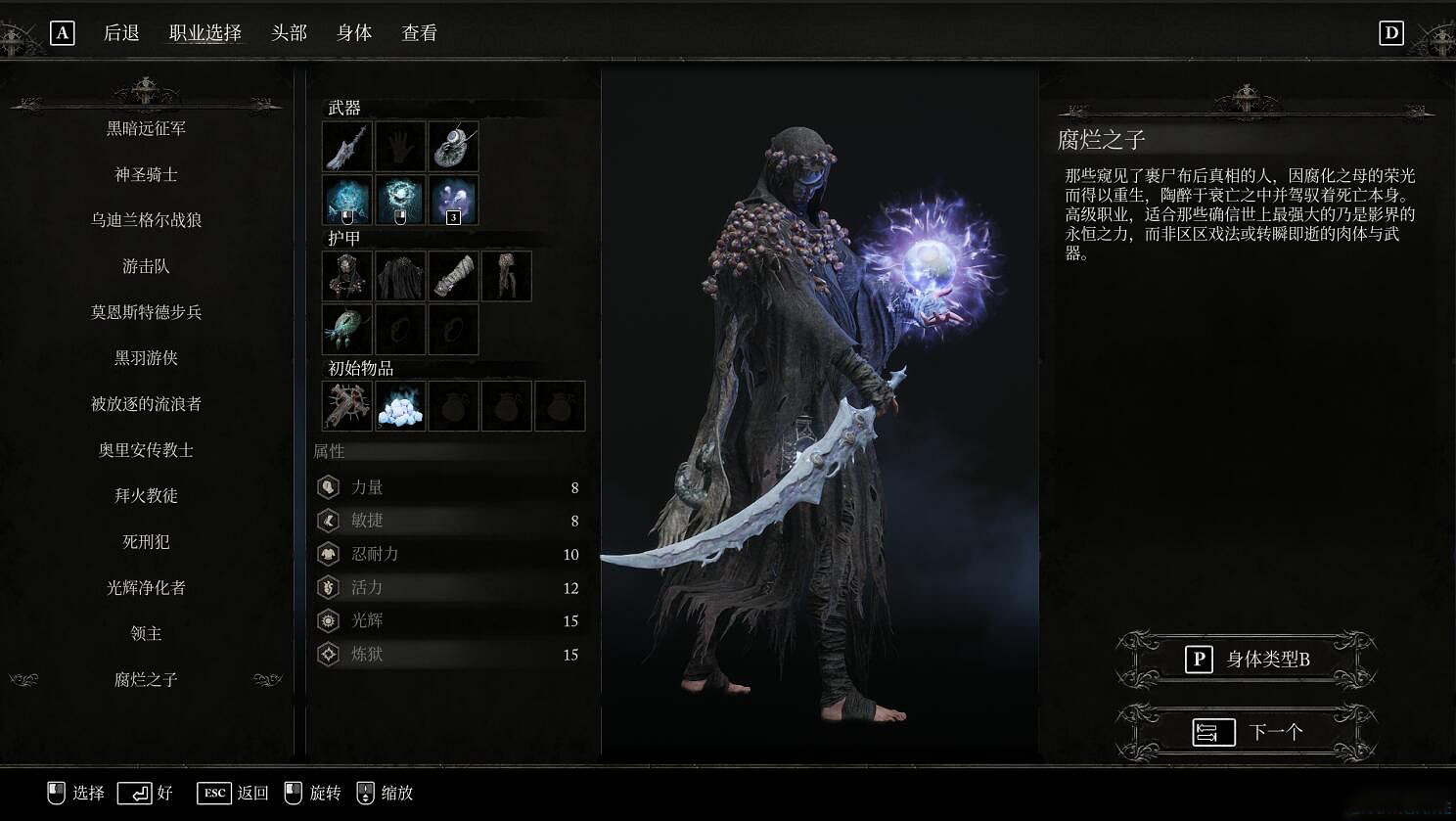This screenshot has width=1456, height=821.
Task: Select the curved sword weapon slot icon
Action: tap(346, 146)
